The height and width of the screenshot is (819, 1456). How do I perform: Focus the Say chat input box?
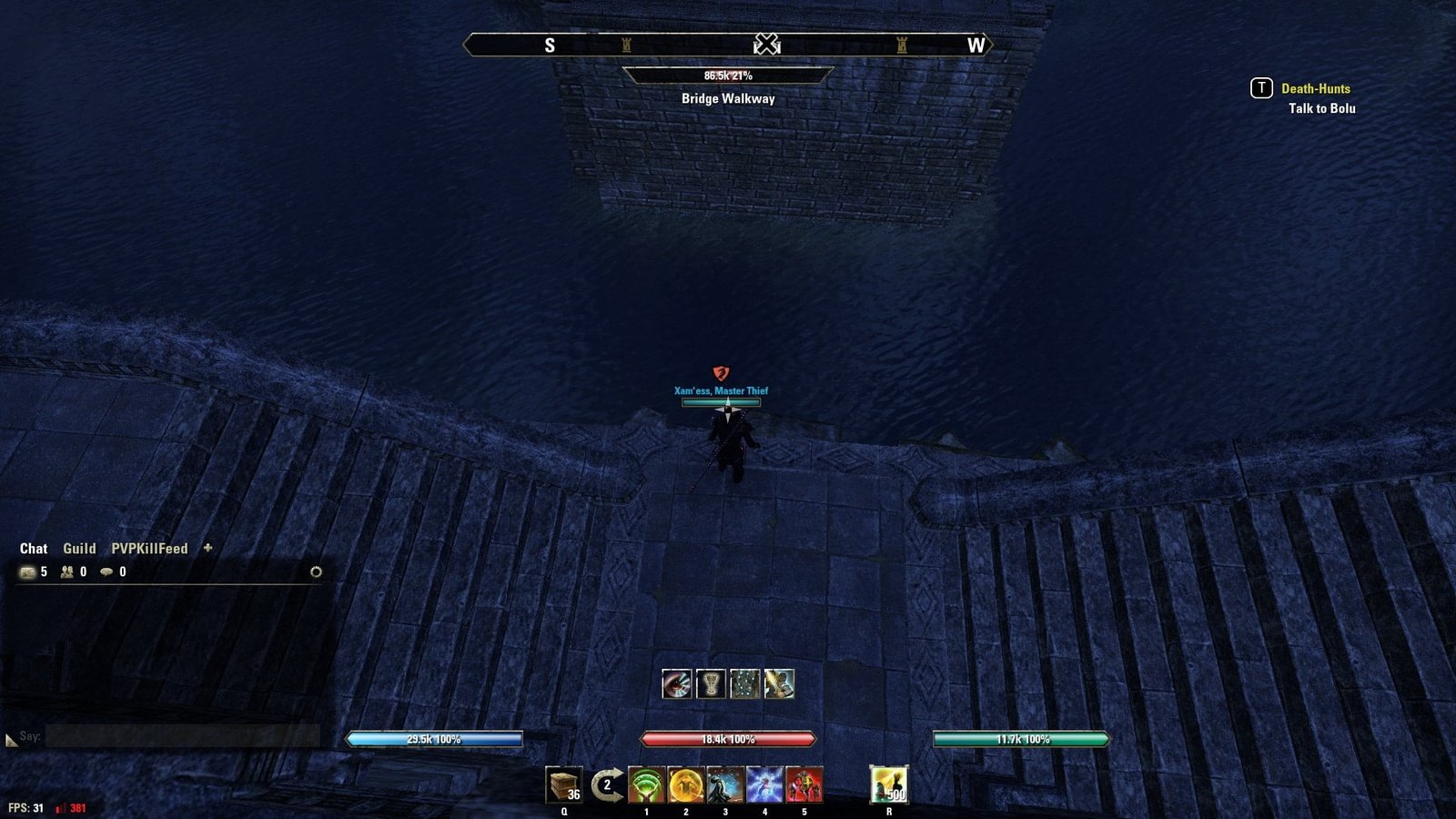point(182,736)
